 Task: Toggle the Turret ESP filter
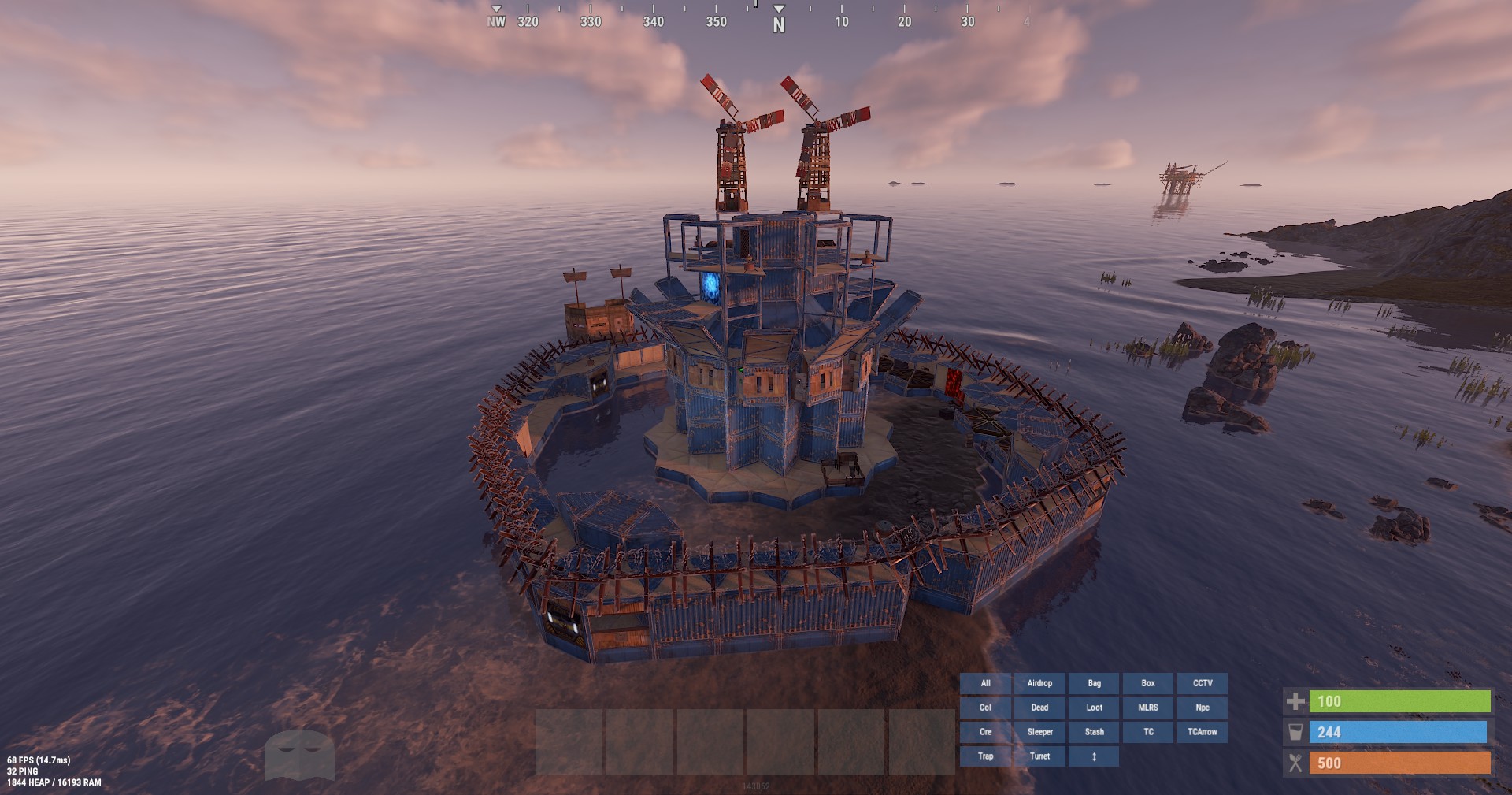[1039, 756]
